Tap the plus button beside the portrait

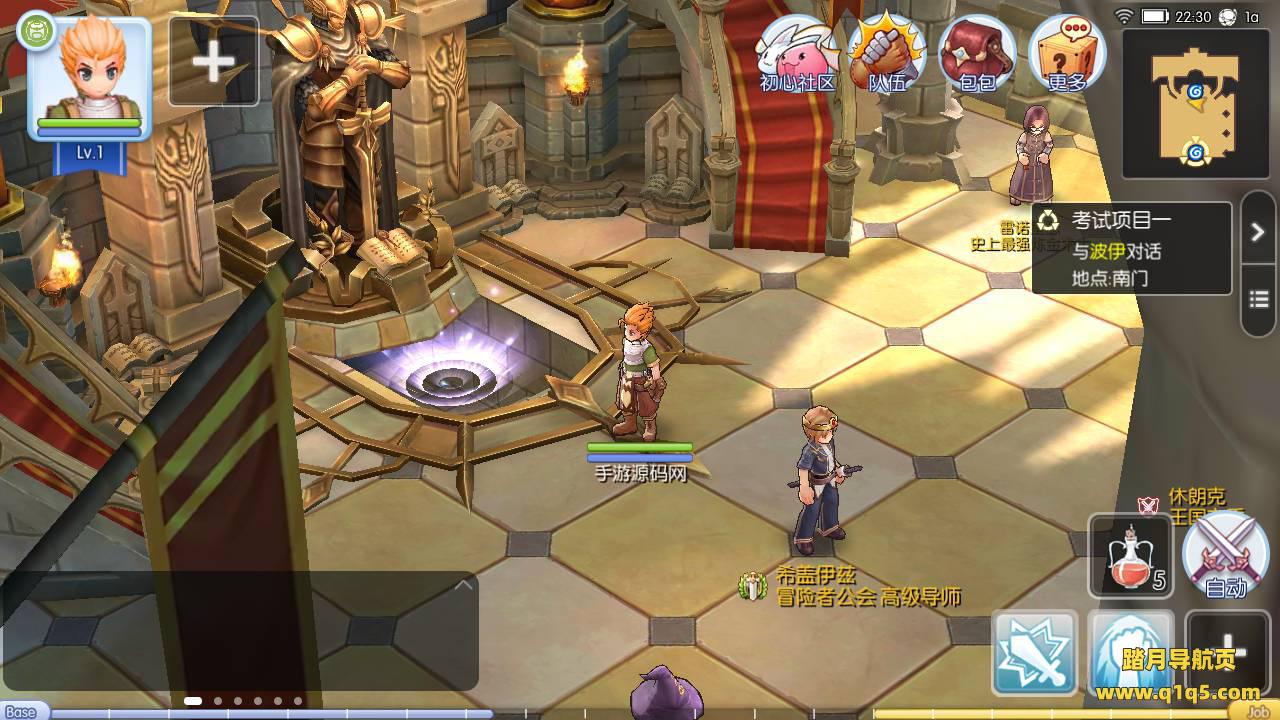[213, 62]
